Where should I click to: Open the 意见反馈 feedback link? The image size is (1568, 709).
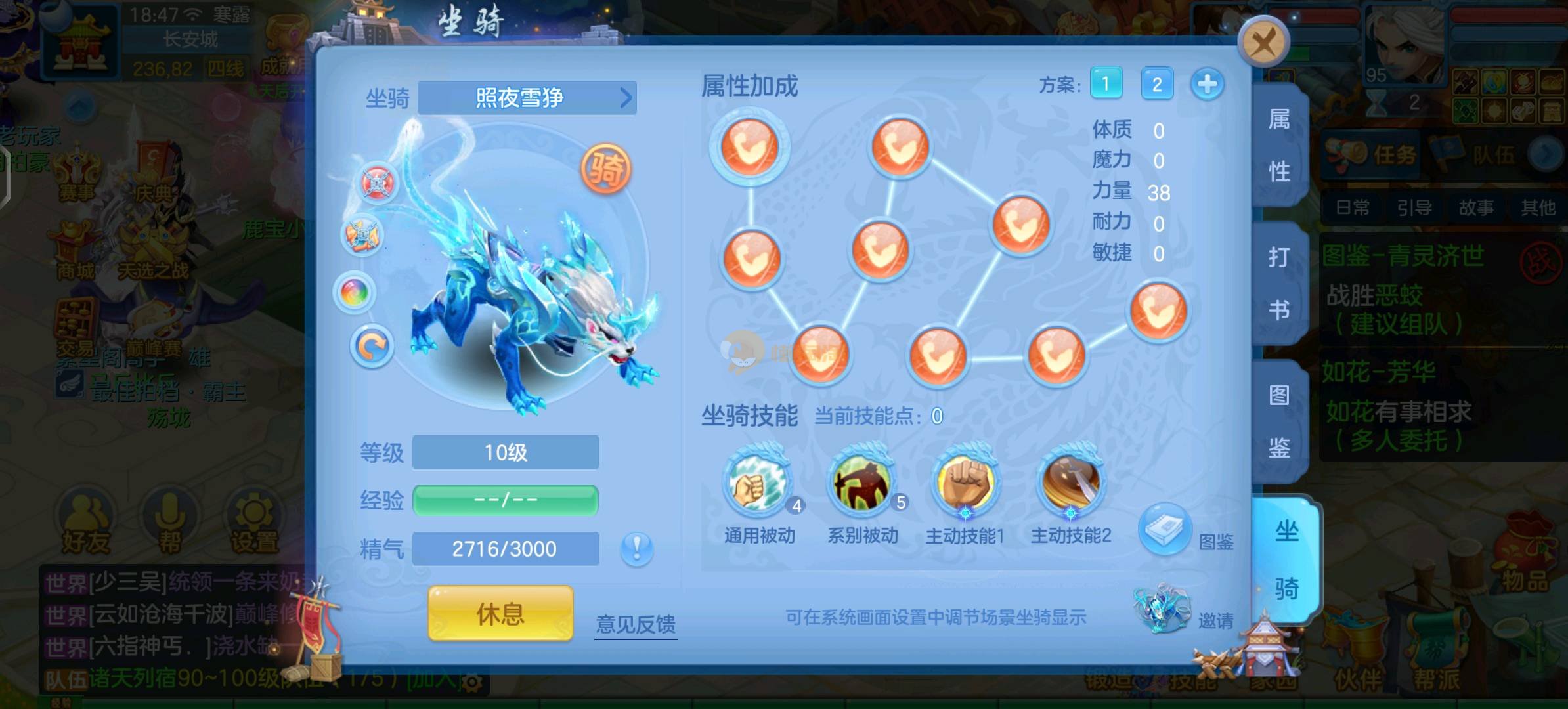[636, 624]
